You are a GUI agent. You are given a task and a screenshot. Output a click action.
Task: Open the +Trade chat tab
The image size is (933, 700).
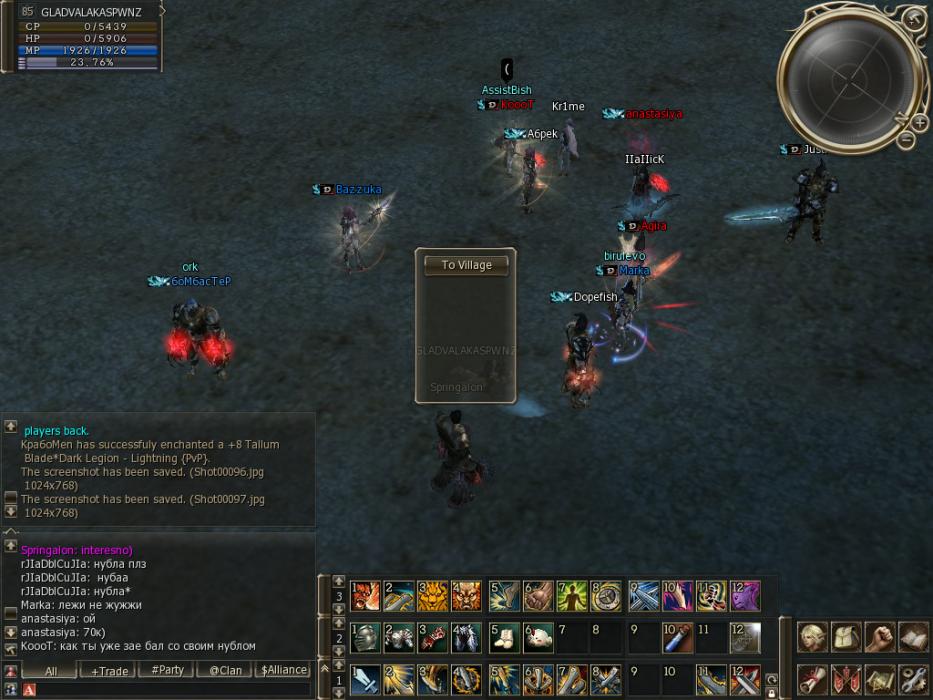[109, 671]
